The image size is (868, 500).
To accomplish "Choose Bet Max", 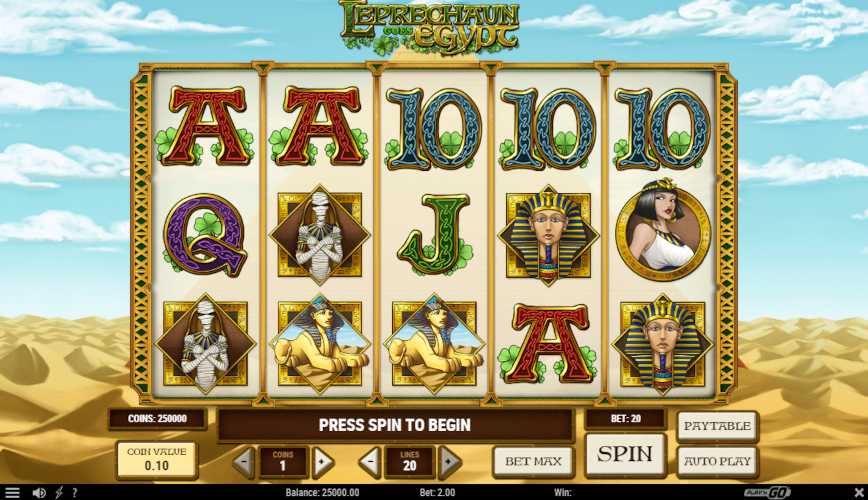I will point(533,461).
